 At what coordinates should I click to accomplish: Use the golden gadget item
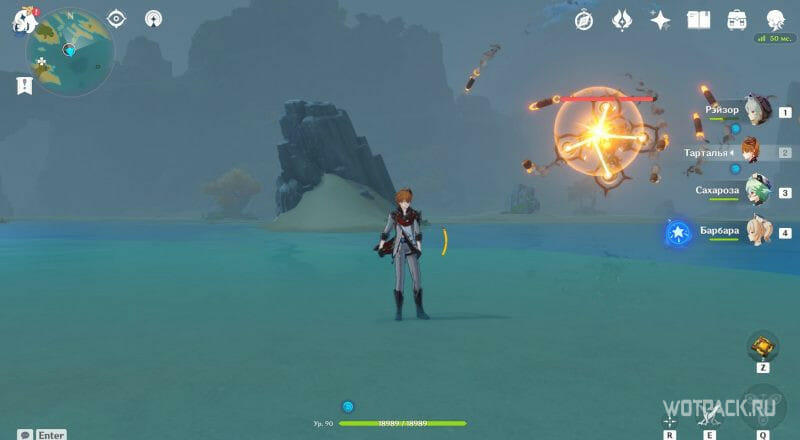coord(762,347)
